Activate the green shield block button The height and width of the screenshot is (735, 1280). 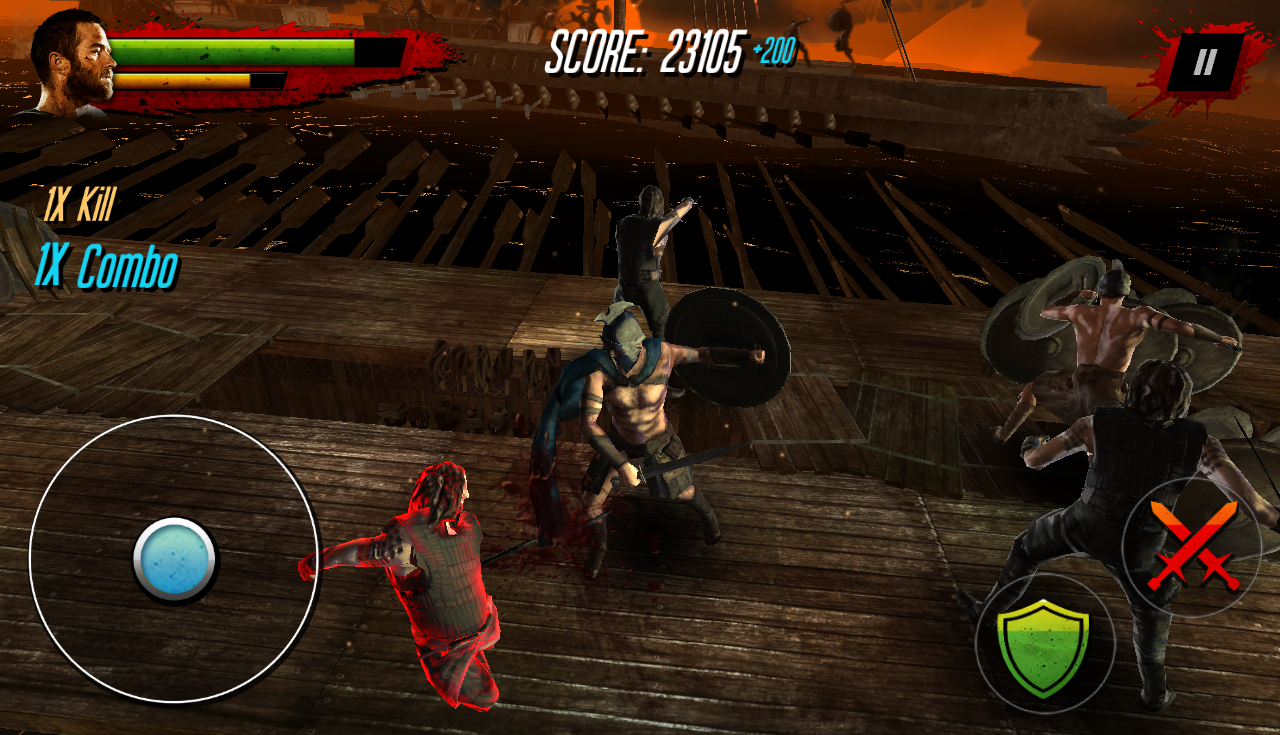coord(1044,644)
